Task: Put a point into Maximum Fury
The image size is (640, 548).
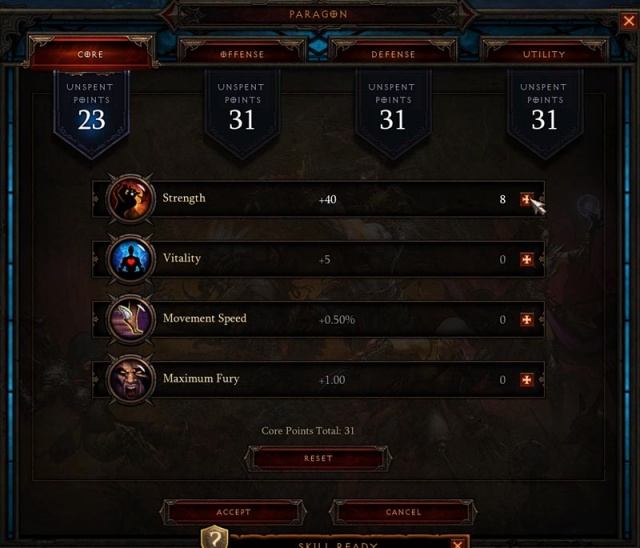Action: 527,380
